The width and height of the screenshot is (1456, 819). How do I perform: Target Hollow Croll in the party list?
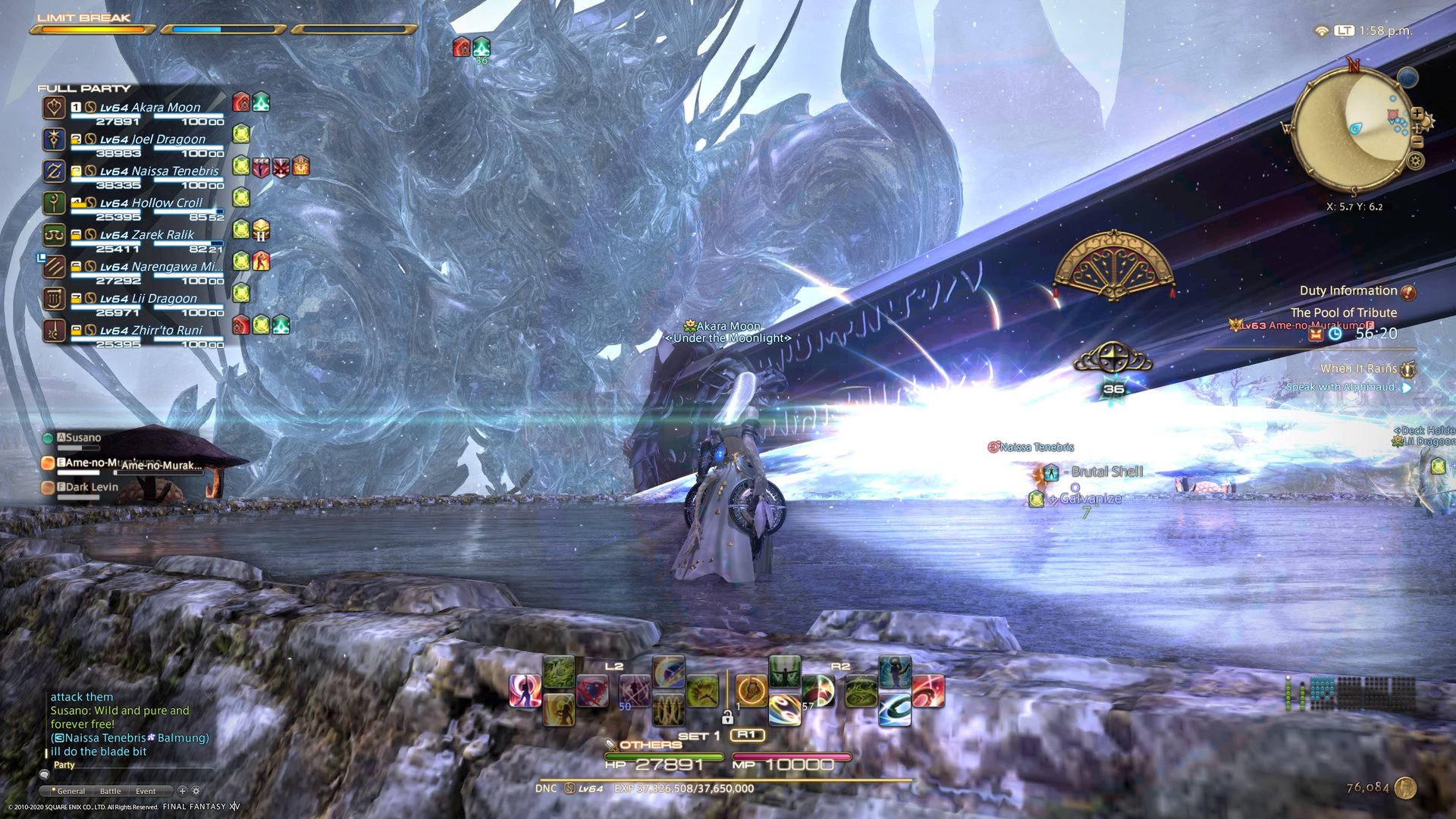152,203
